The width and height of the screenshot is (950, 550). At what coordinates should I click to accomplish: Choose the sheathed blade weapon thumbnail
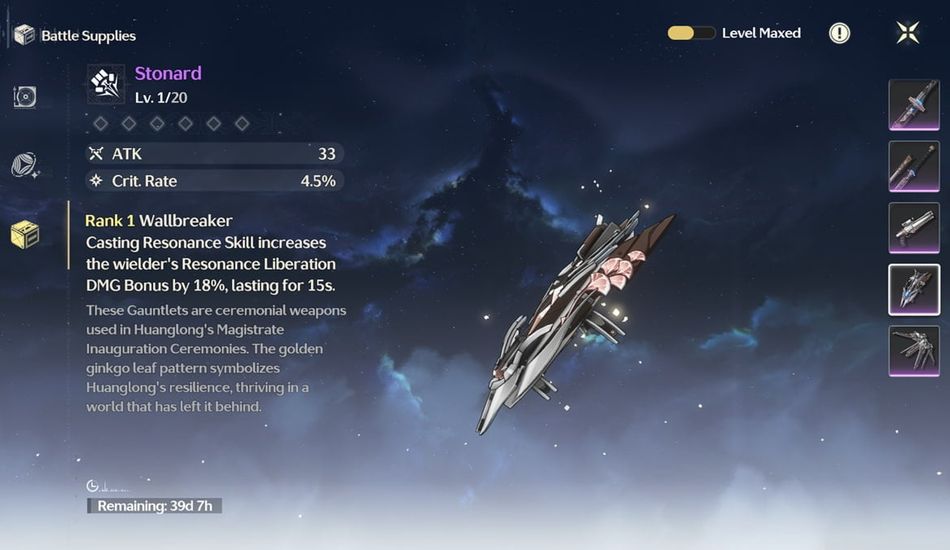(914, 166)
